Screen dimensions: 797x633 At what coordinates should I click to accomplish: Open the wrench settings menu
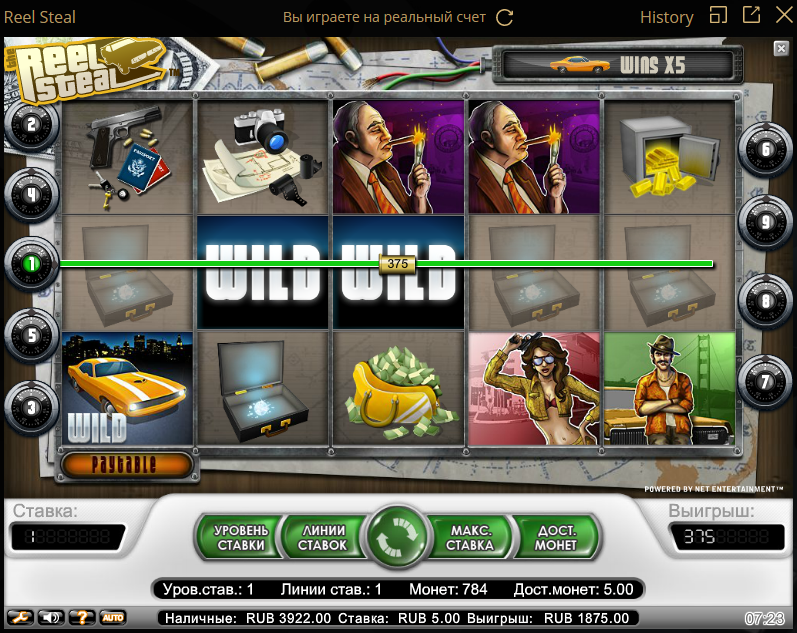tap(19, 617)
